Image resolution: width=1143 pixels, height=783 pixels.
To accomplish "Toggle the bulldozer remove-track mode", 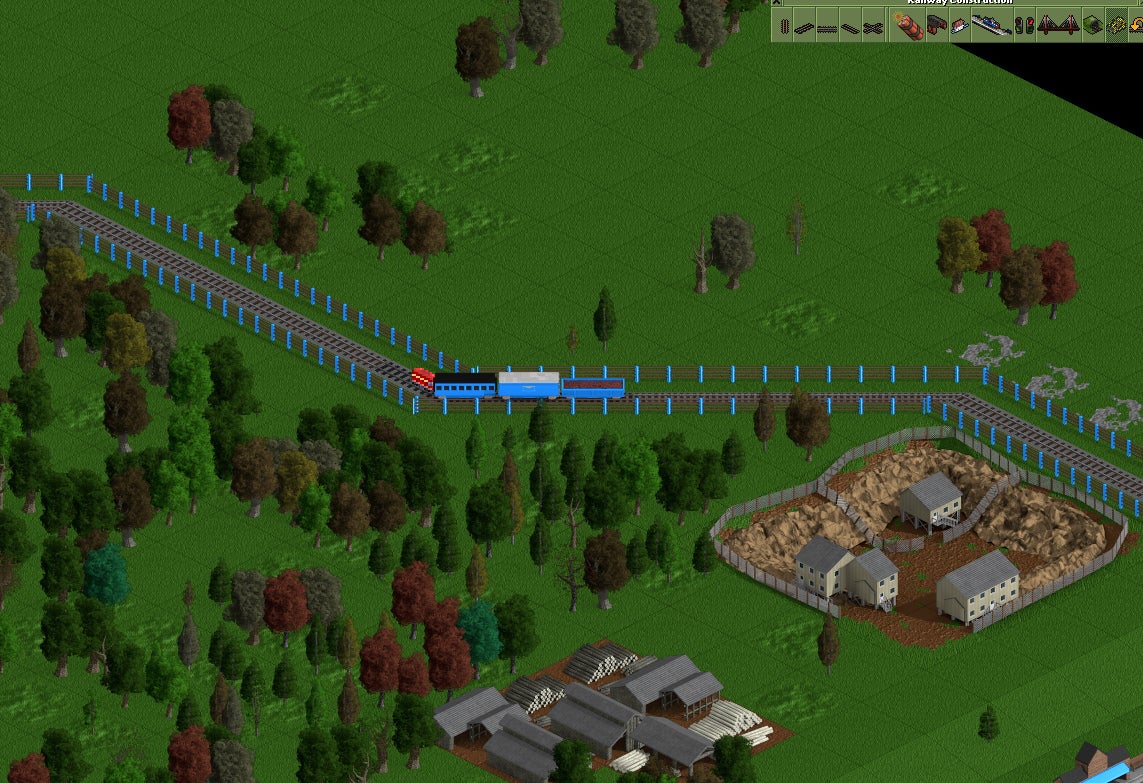I will [1115, 25].
